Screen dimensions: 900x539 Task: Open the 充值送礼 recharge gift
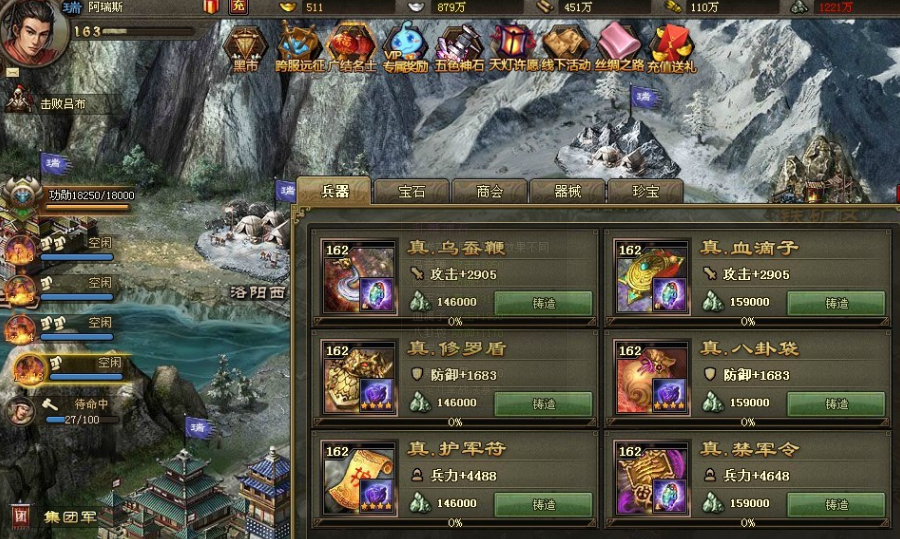coord(673,48)
